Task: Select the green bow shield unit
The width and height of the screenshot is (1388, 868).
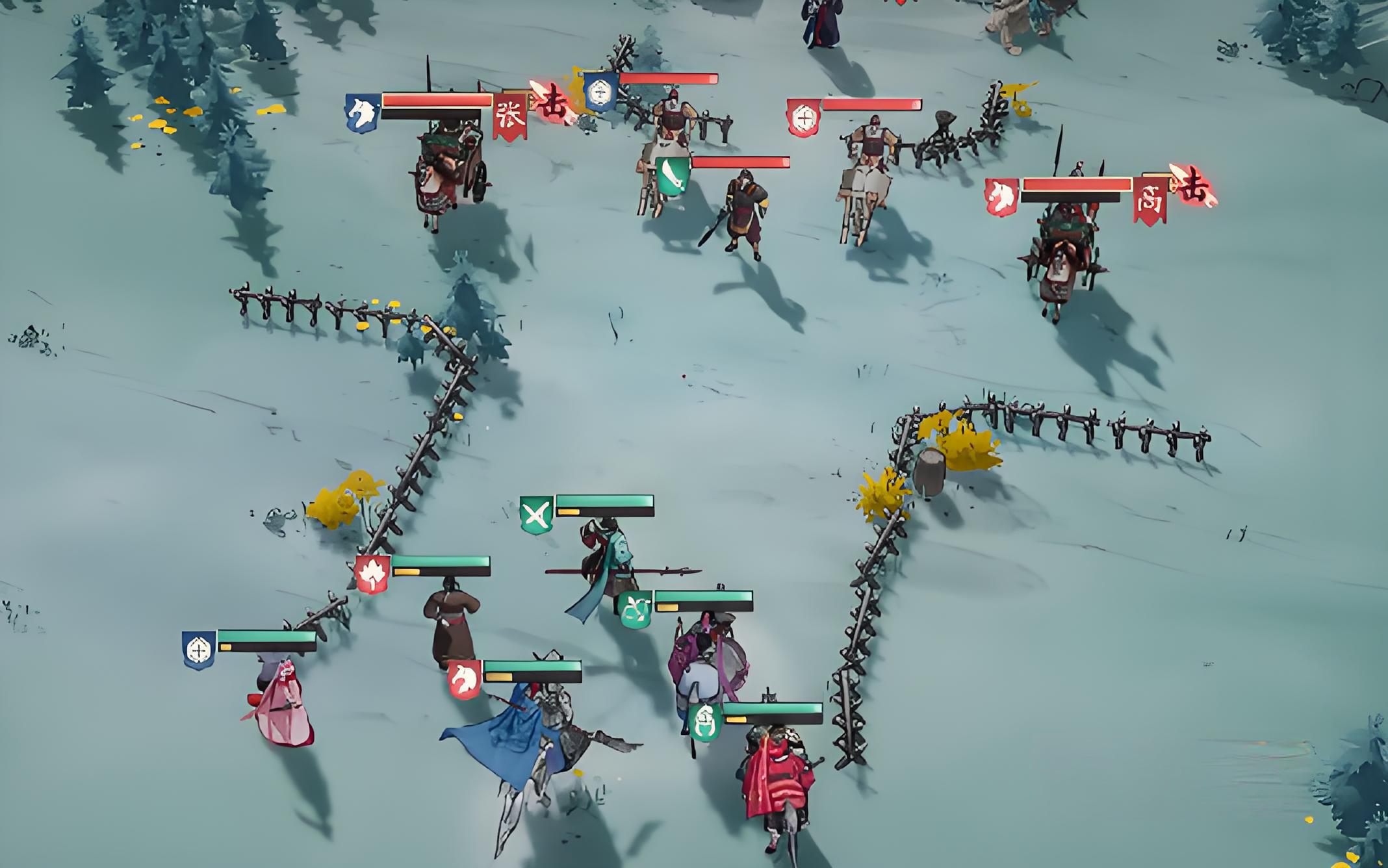Action: 635,609
